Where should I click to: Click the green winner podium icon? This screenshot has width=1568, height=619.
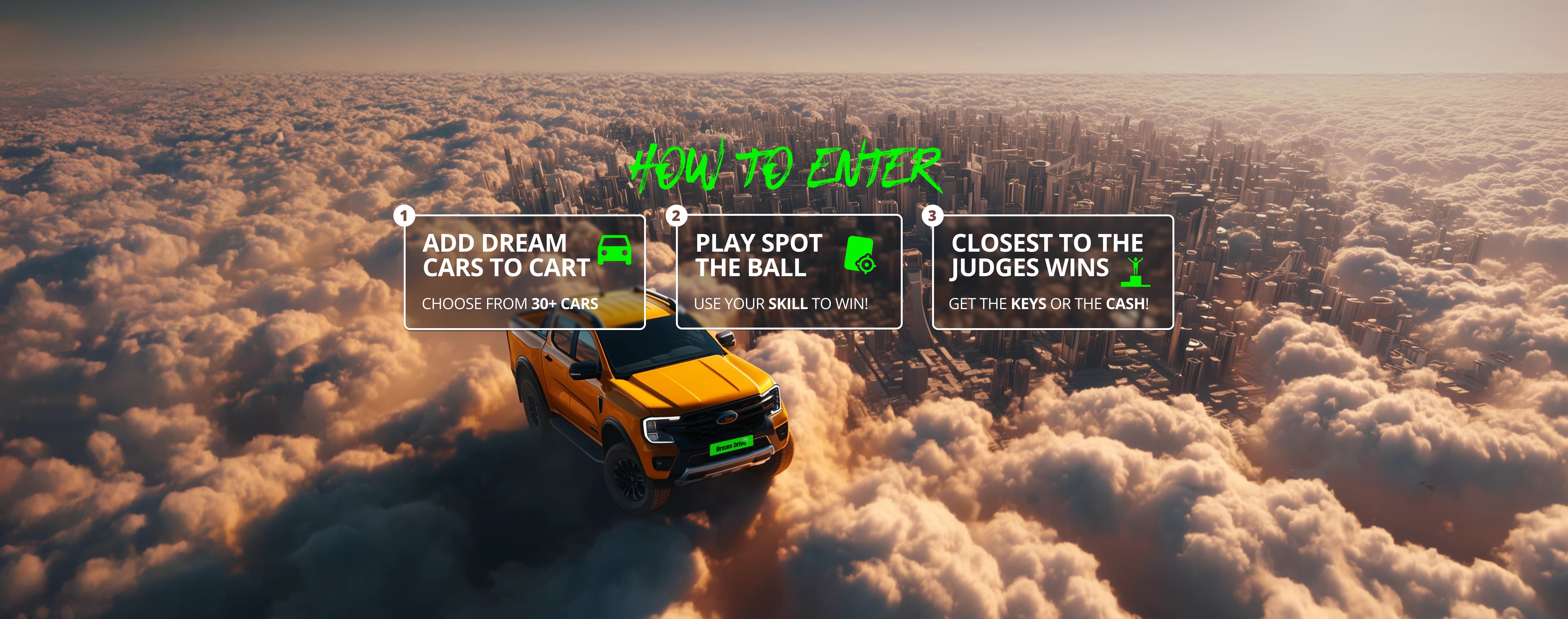1135,272
